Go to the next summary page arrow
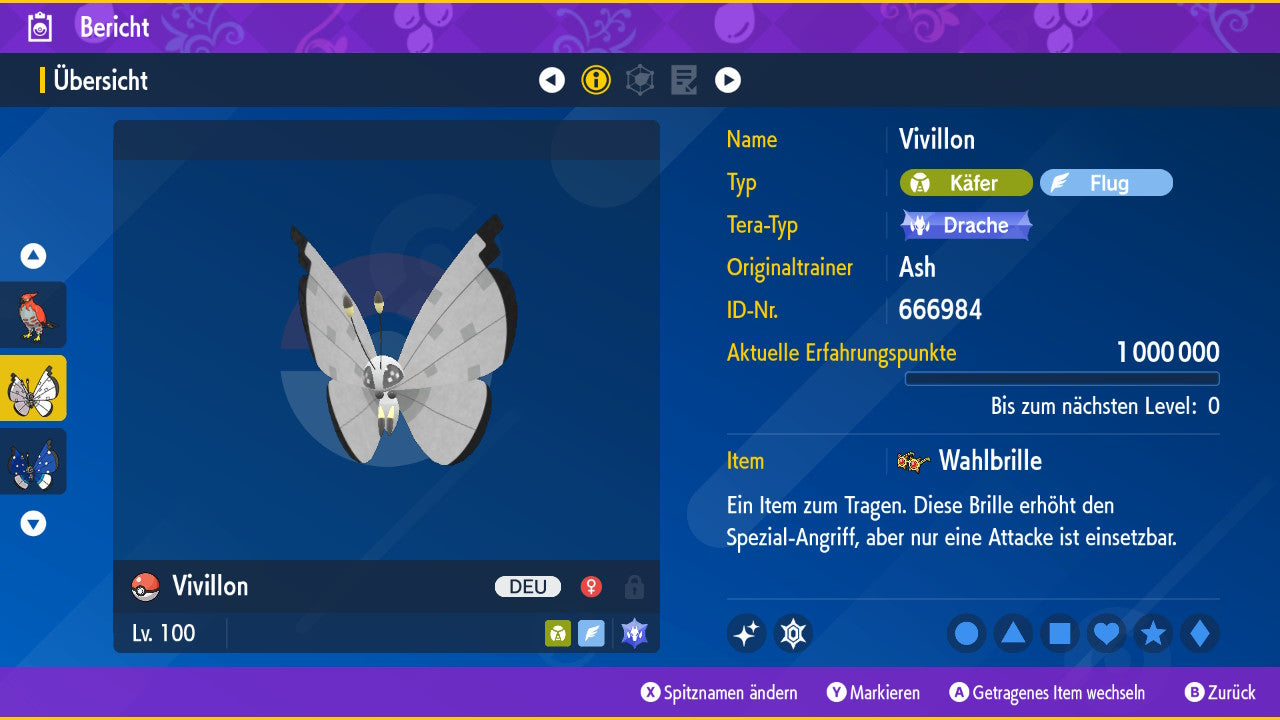Image resolution: width=1280 pixels, height=720 pixels. click(x=728, y=80)
